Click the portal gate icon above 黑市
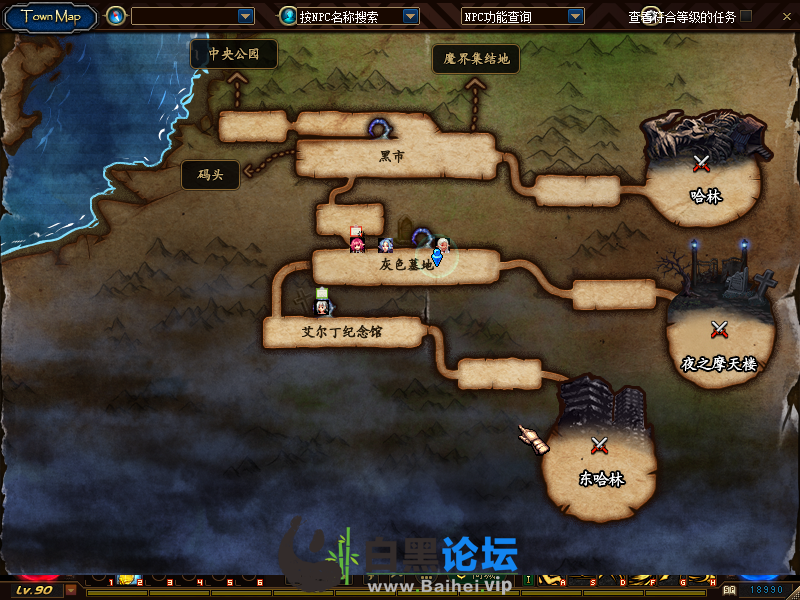800x600 pixels. pos(380,127)
